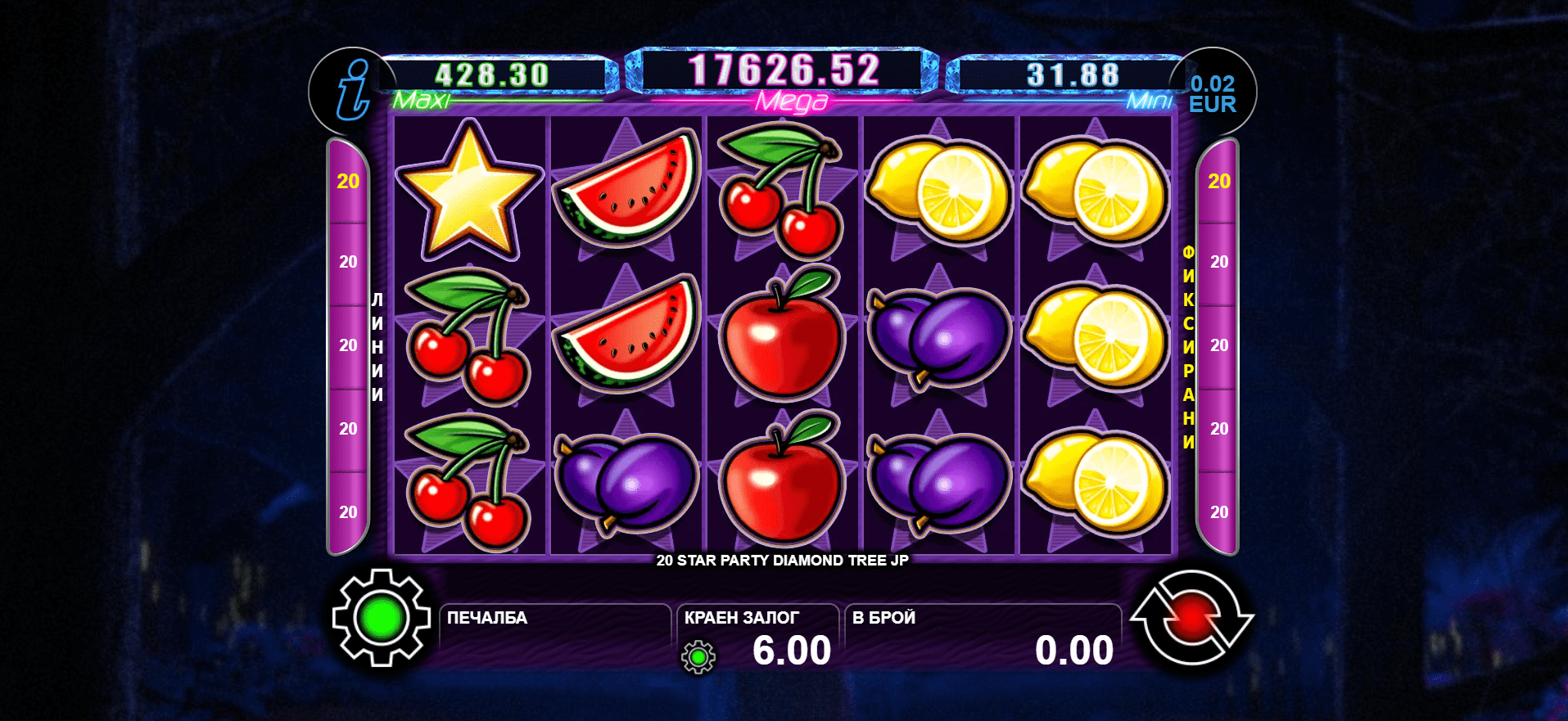Click the small gear beside the bet amount
Screen dimensions: 1568x721
click(x=698, y=656)
